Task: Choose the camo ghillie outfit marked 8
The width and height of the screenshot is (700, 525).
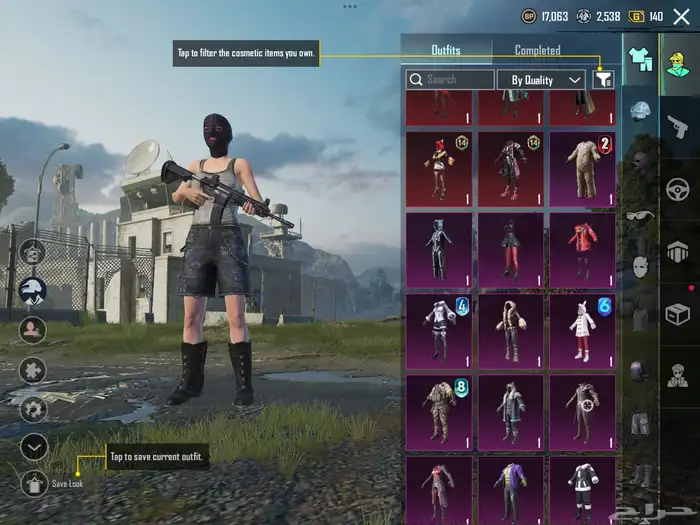Action: click(x=439, y=410)
